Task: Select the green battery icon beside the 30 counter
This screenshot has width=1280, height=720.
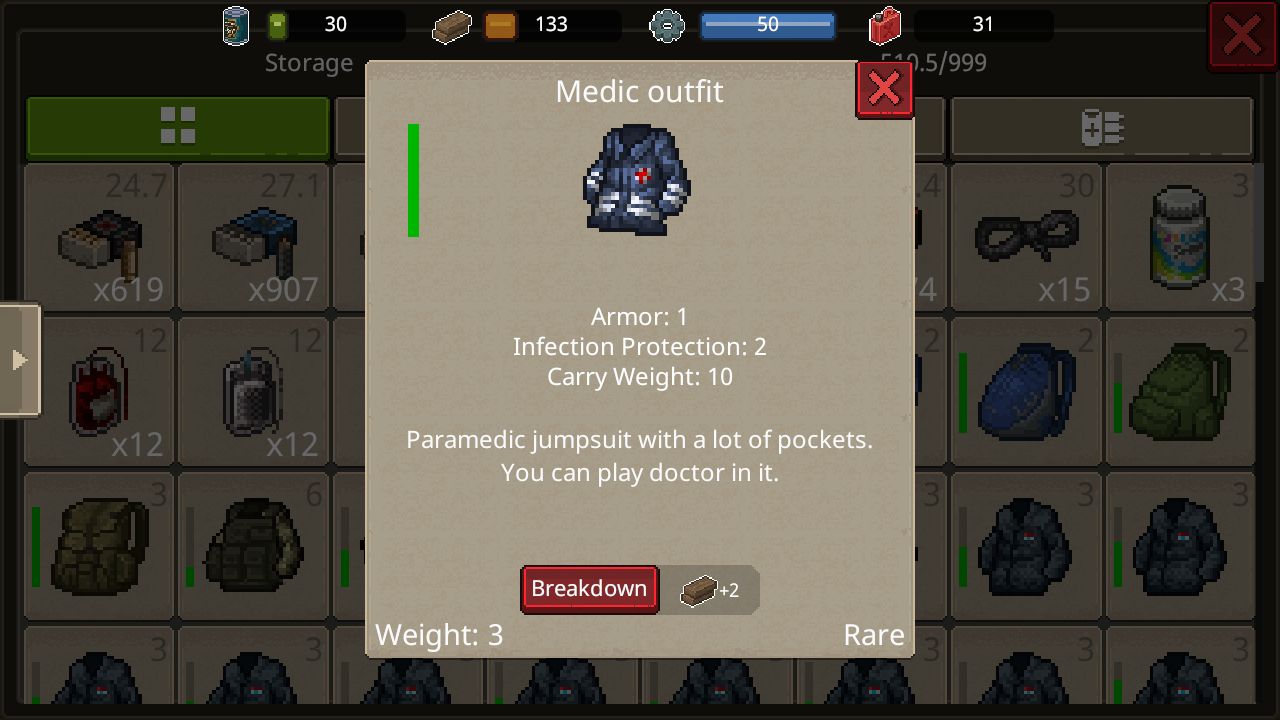Action: pos(277,24)
